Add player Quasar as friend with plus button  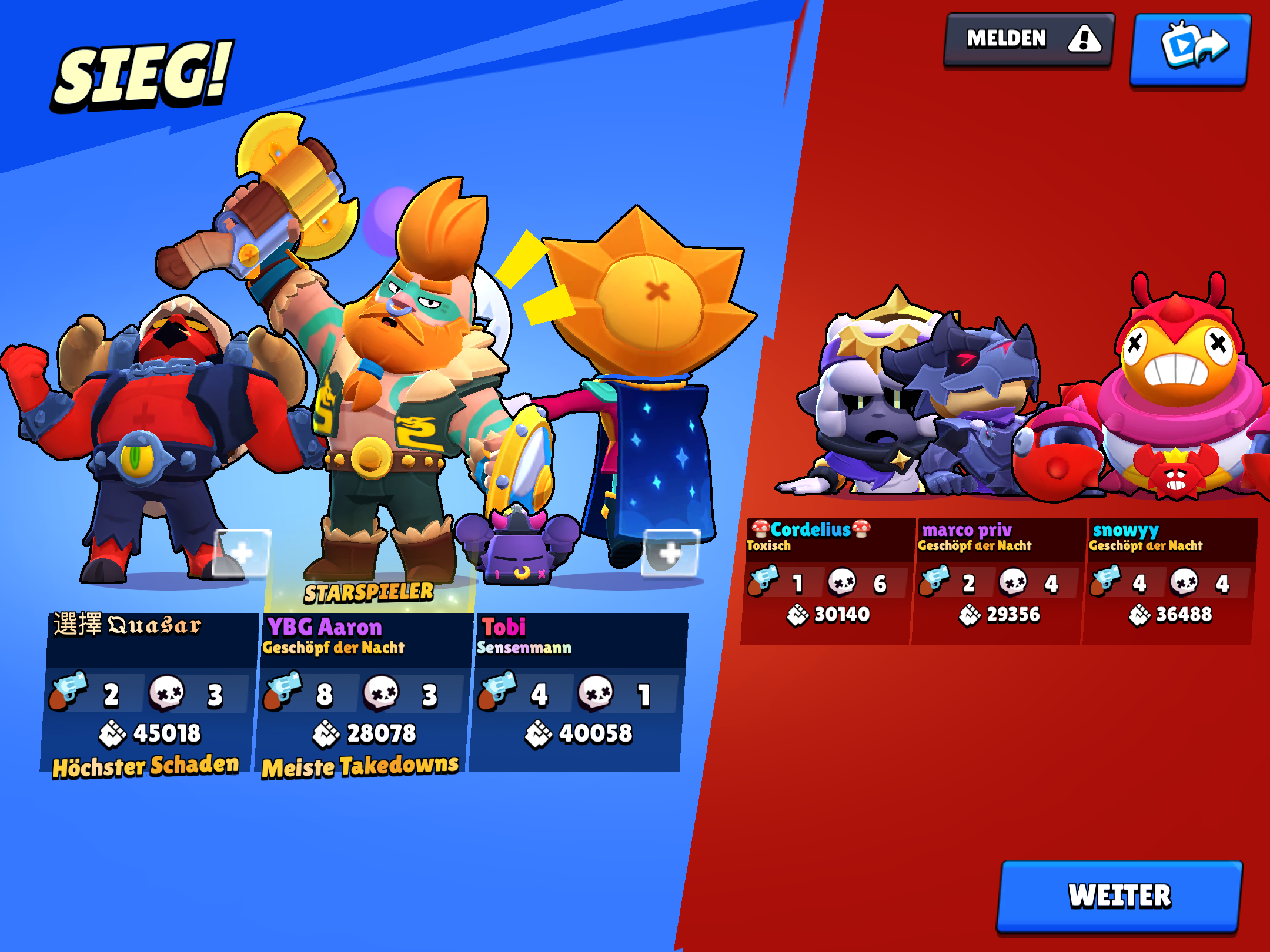tap(241, 553)
